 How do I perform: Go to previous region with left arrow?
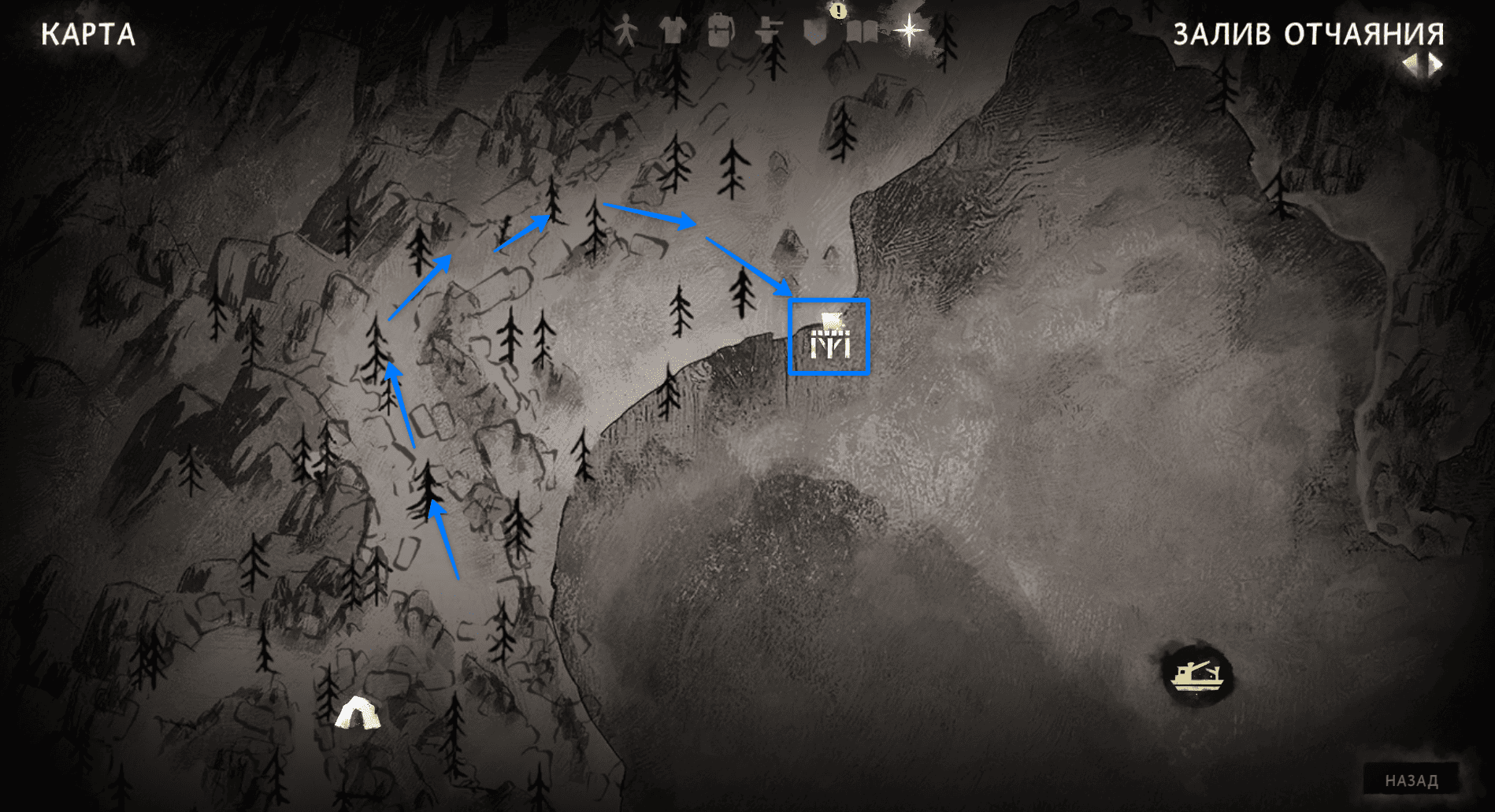pyautogui.click(x=1409, y=65)
